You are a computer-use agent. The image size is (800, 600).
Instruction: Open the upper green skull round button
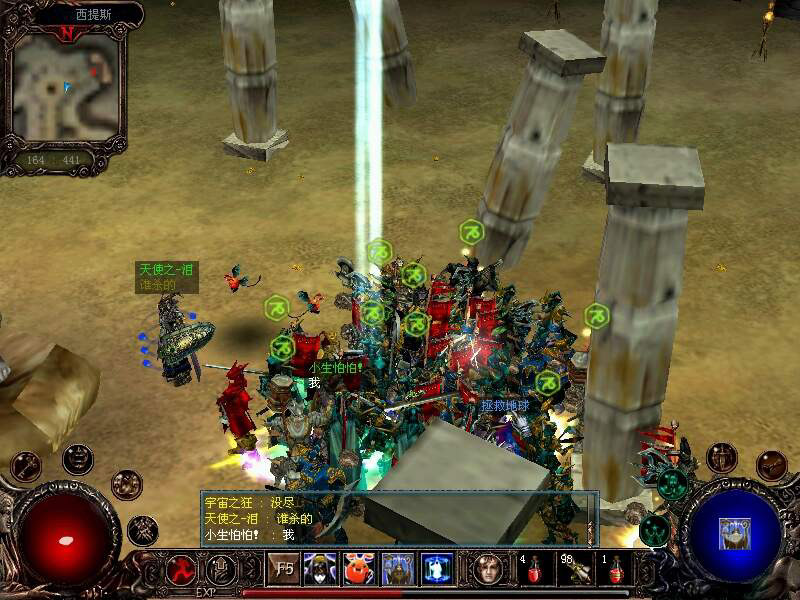pyautogui.click(x=672, y=485)
